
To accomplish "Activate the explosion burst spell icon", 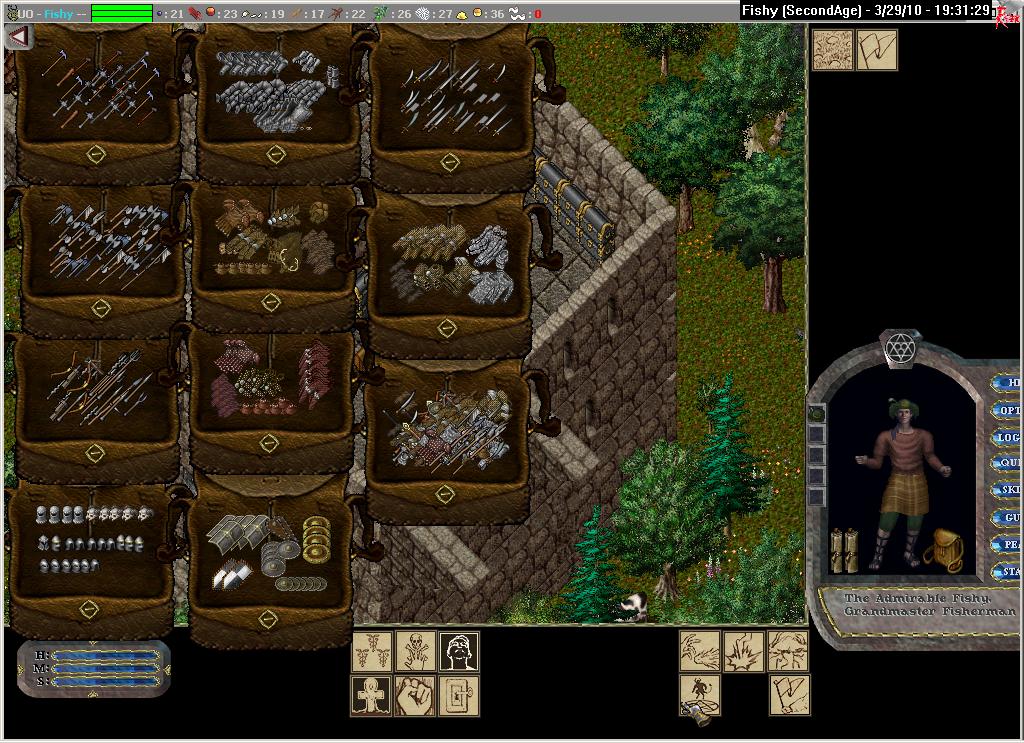I will pos(744,651).
